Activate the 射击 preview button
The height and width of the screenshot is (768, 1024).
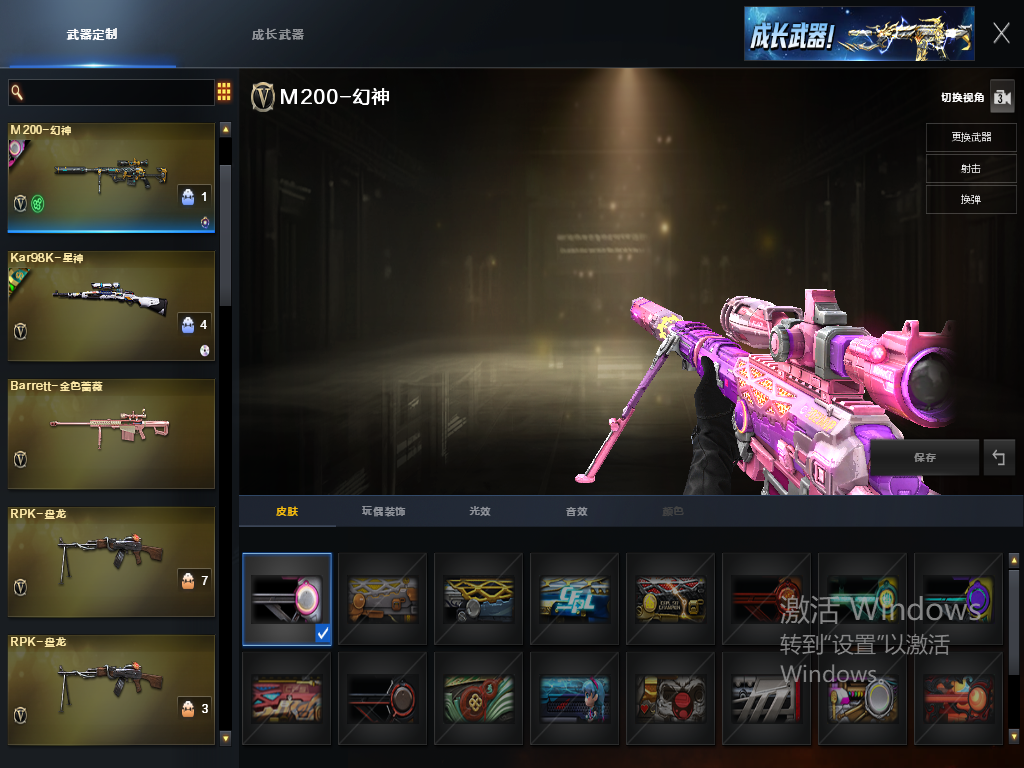click(970, 168)
